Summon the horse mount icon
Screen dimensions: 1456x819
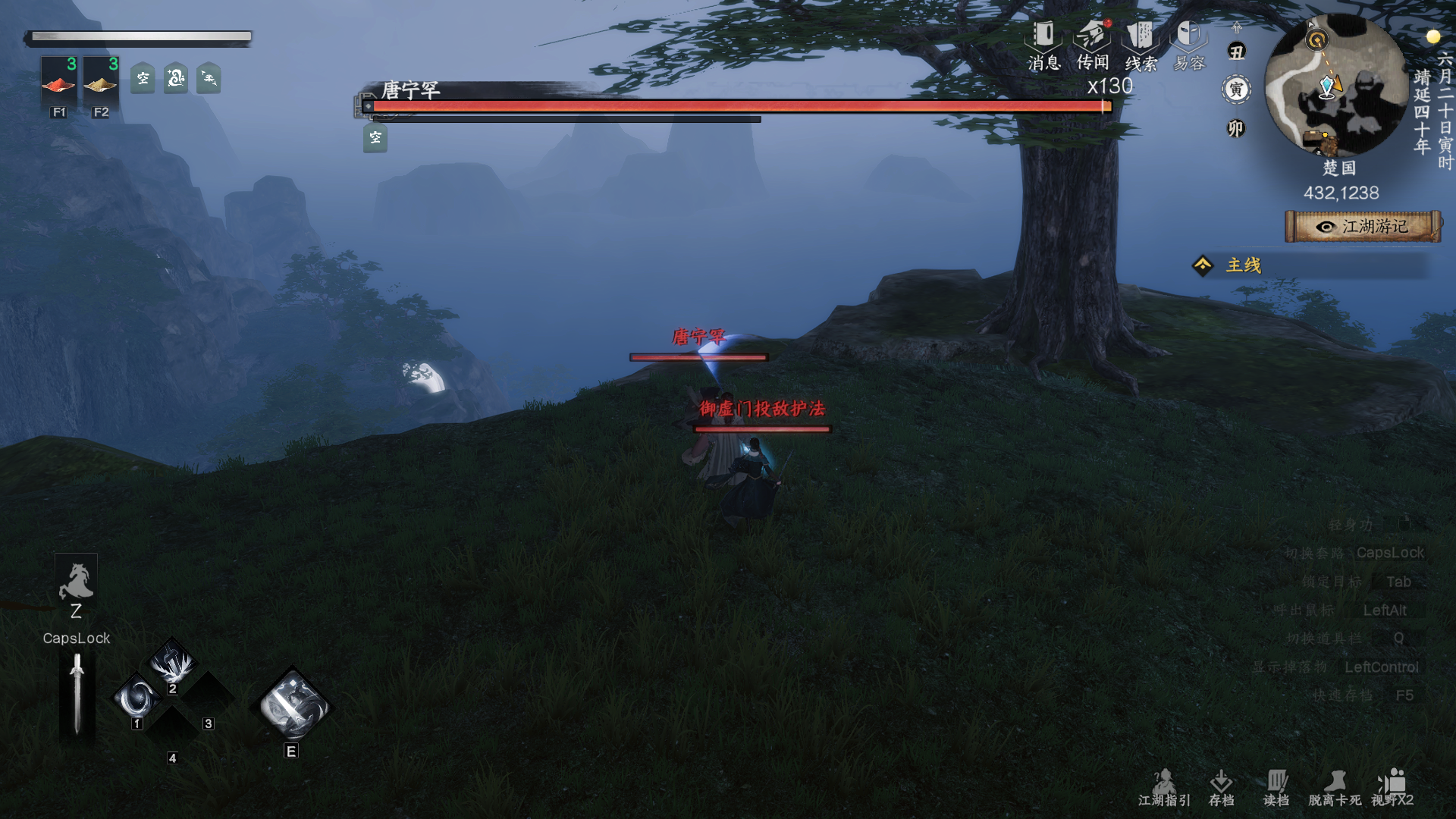(x=76, y=582)
